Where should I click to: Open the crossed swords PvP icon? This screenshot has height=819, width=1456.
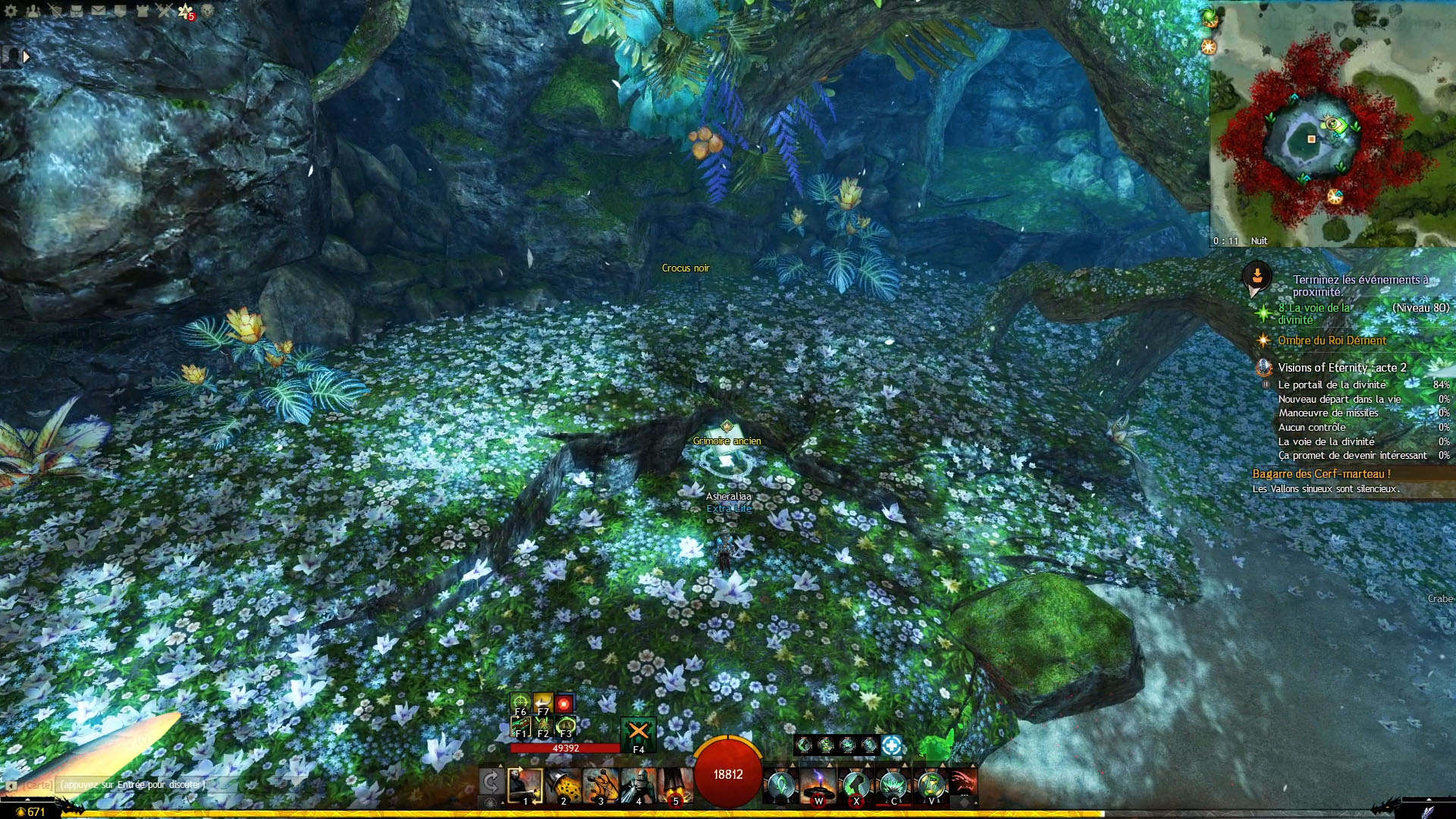click(x=164, y=11)
